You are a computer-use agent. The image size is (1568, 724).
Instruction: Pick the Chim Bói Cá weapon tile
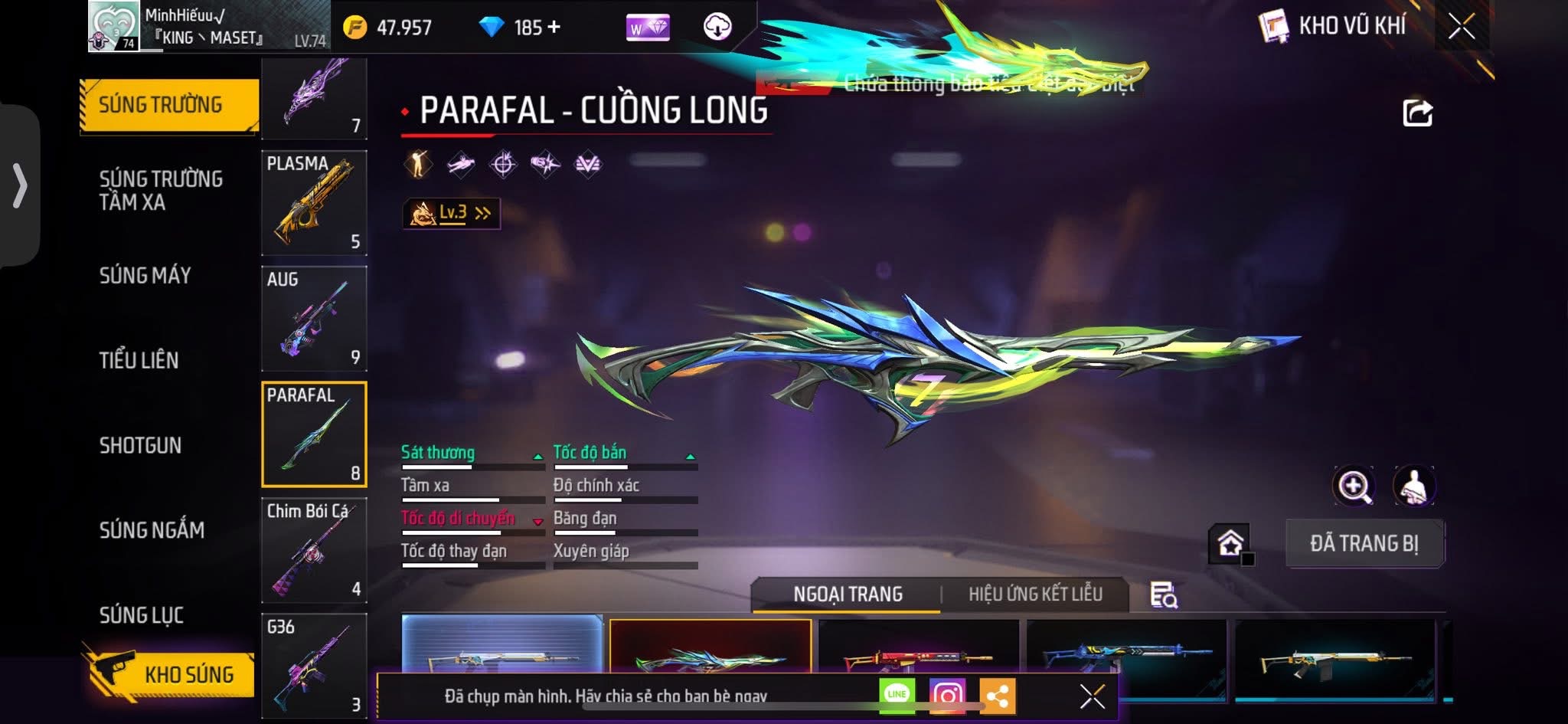pos(314,550)
